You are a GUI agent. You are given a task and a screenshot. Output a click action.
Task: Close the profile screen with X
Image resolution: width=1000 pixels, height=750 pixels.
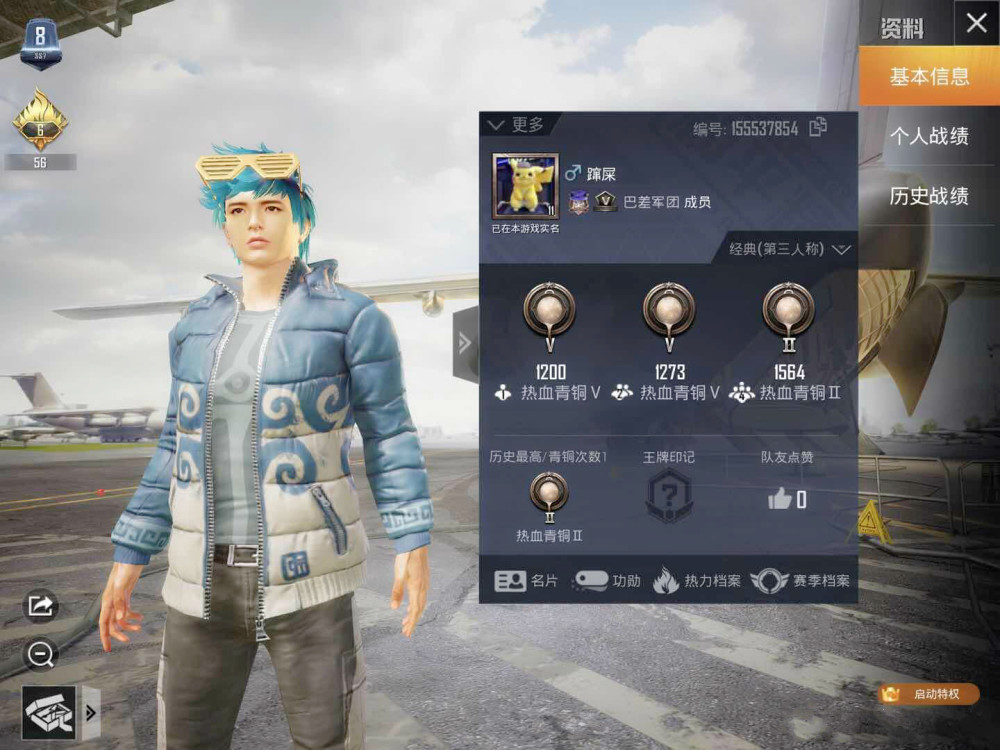(976, 24)
